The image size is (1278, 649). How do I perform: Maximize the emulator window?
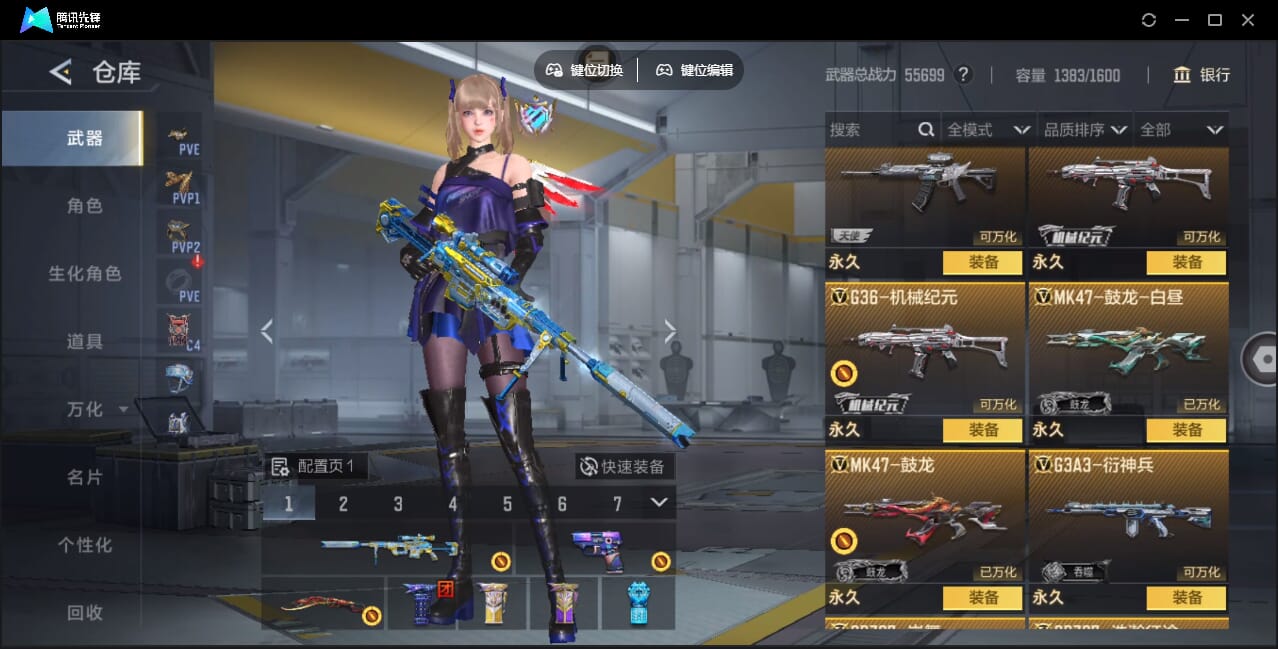coord(1215,20)
